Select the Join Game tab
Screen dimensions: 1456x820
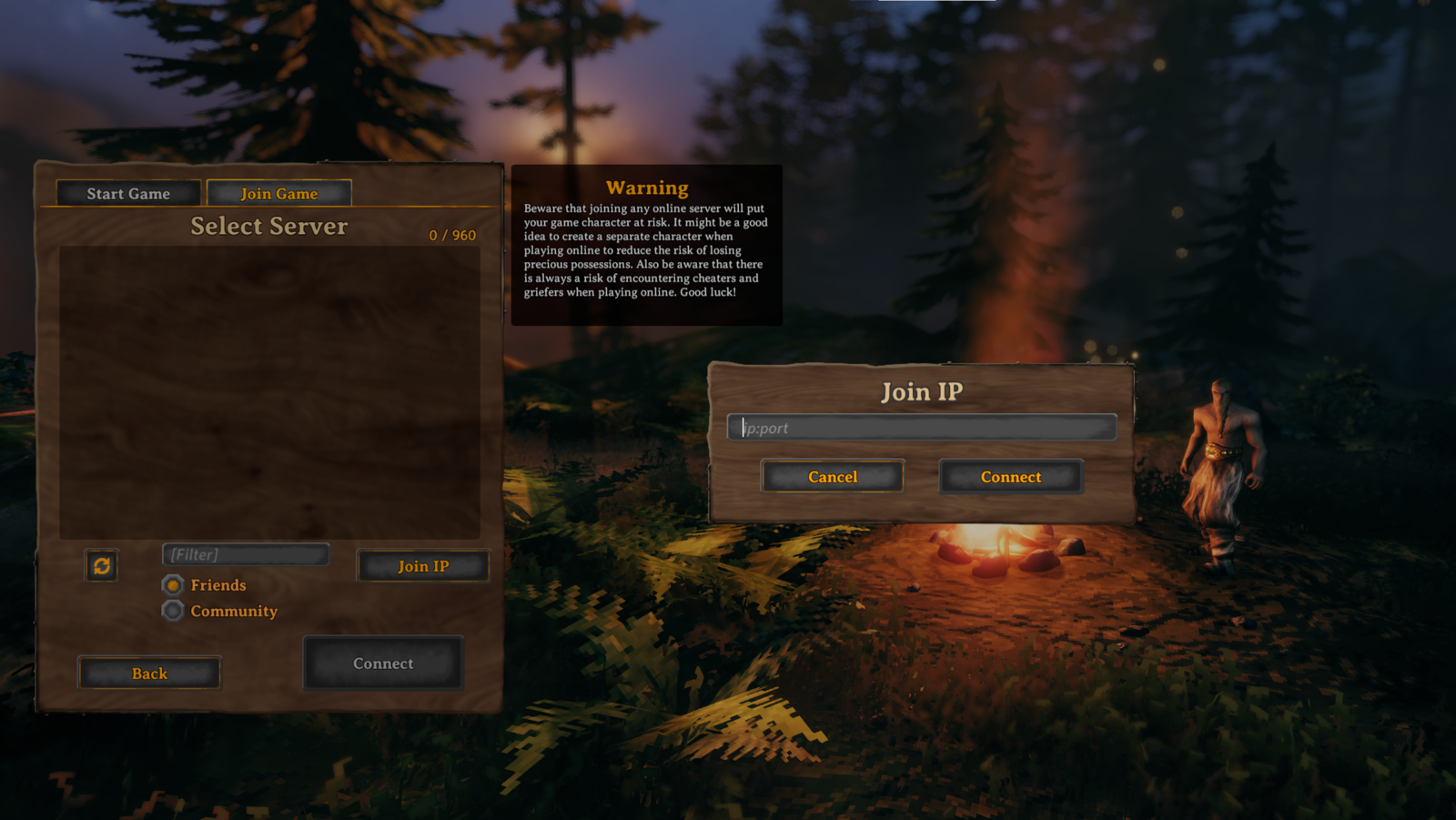point(278,193)
